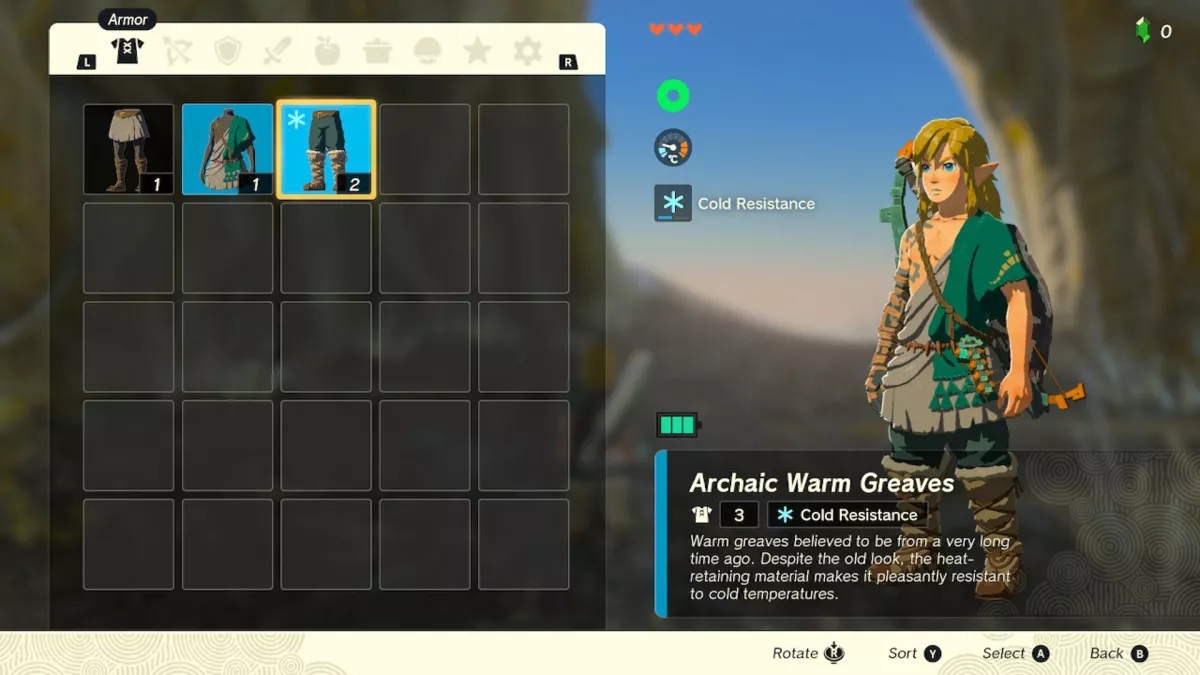The height and width of the screenshot is (675, 1200).
Task: Select the skirt-and-boots legwear slot
Action: click(x=128, y=149)
